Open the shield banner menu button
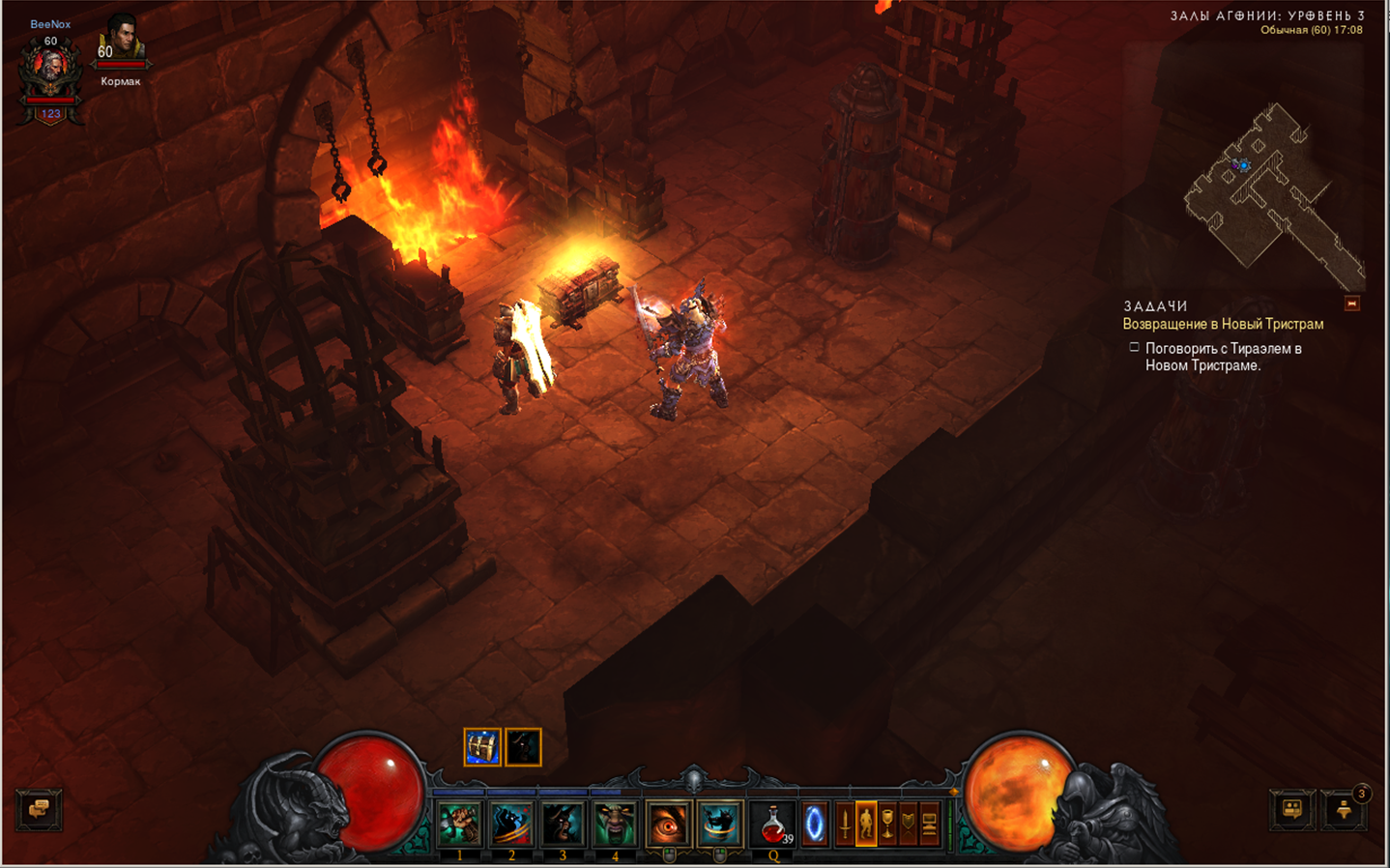The height and width of the screenshot is (868, 1390). tap(909, 825)
